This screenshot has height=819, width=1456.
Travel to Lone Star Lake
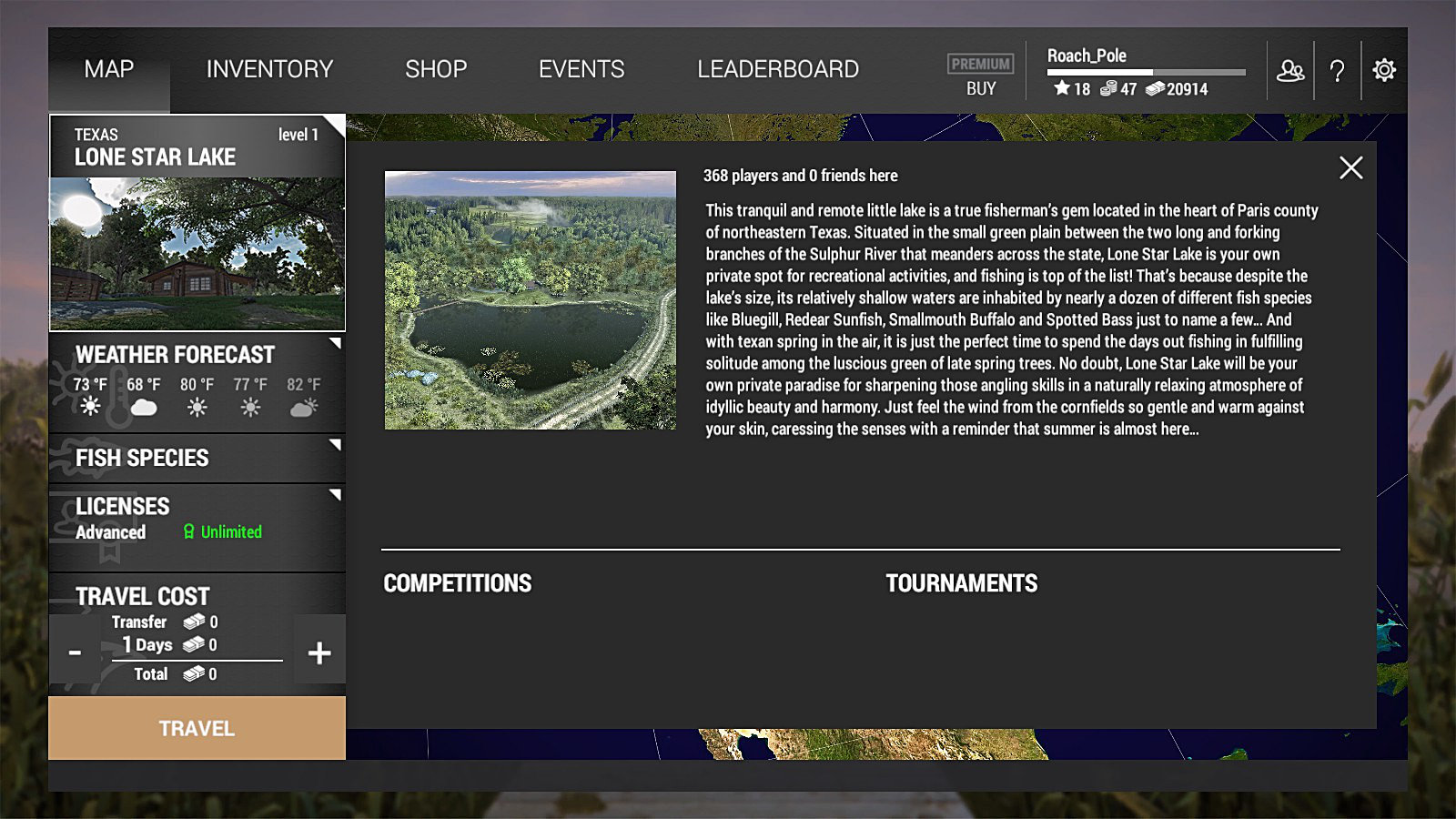197,728
